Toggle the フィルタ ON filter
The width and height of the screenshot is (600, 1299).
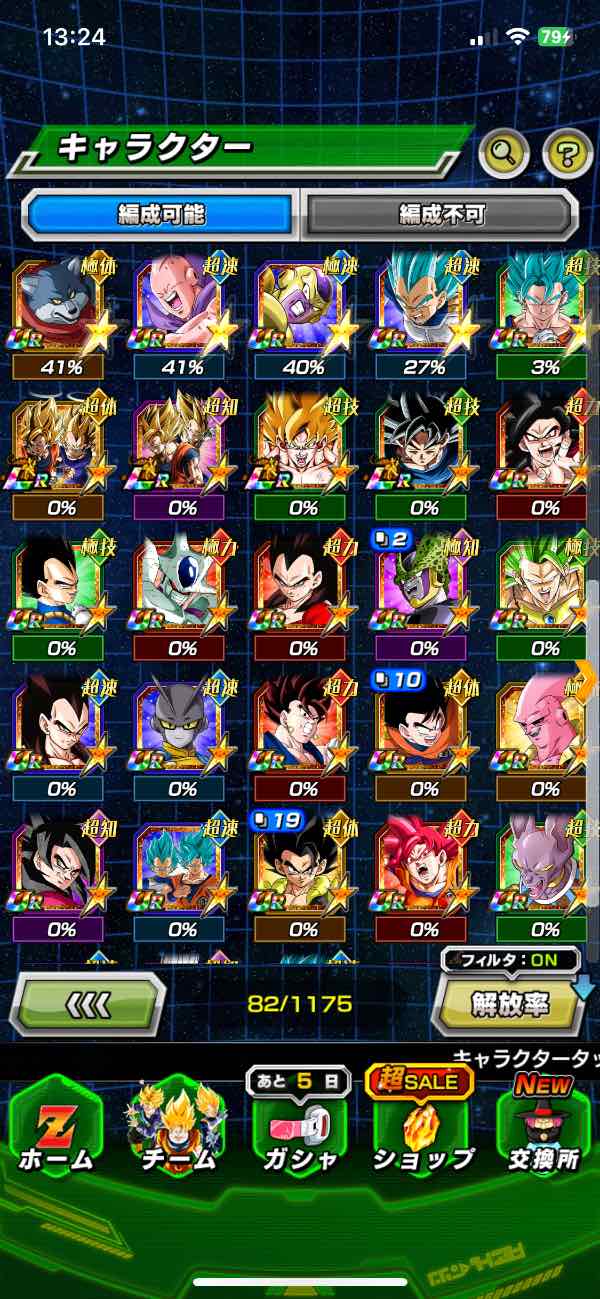511,961
